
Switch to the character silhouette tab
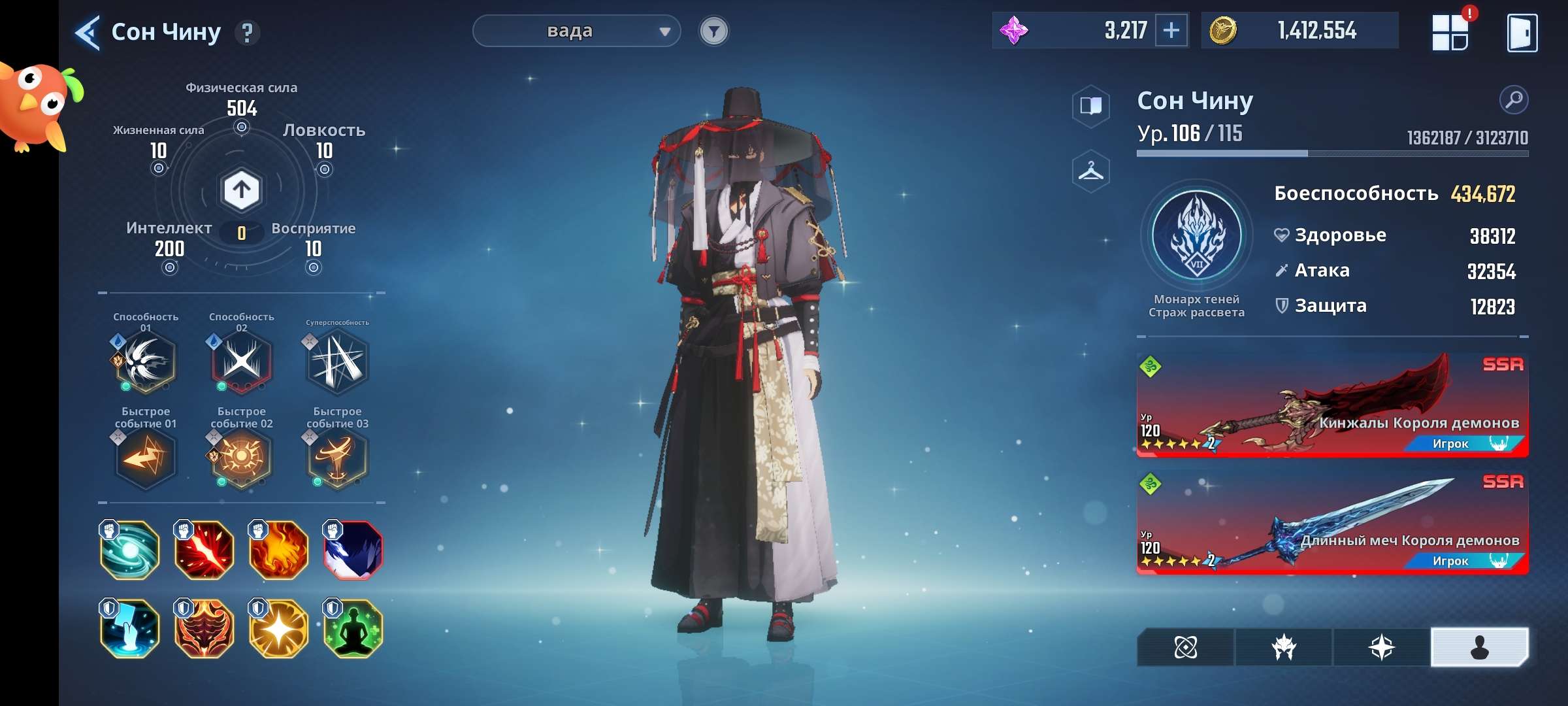point(1479,647)
